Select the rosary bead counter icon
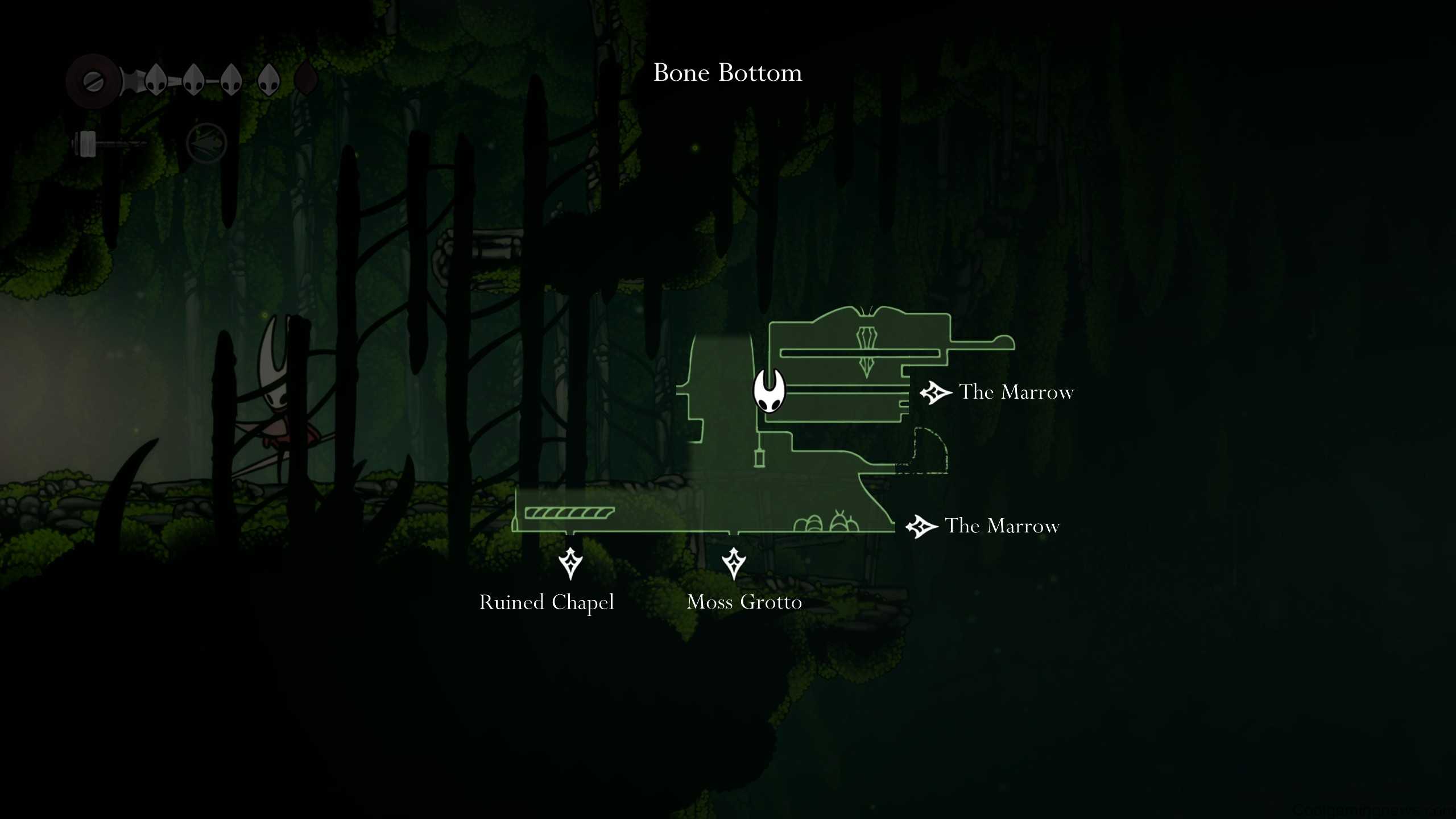This screenshot has height=819, width=1456. coord(93,81)
